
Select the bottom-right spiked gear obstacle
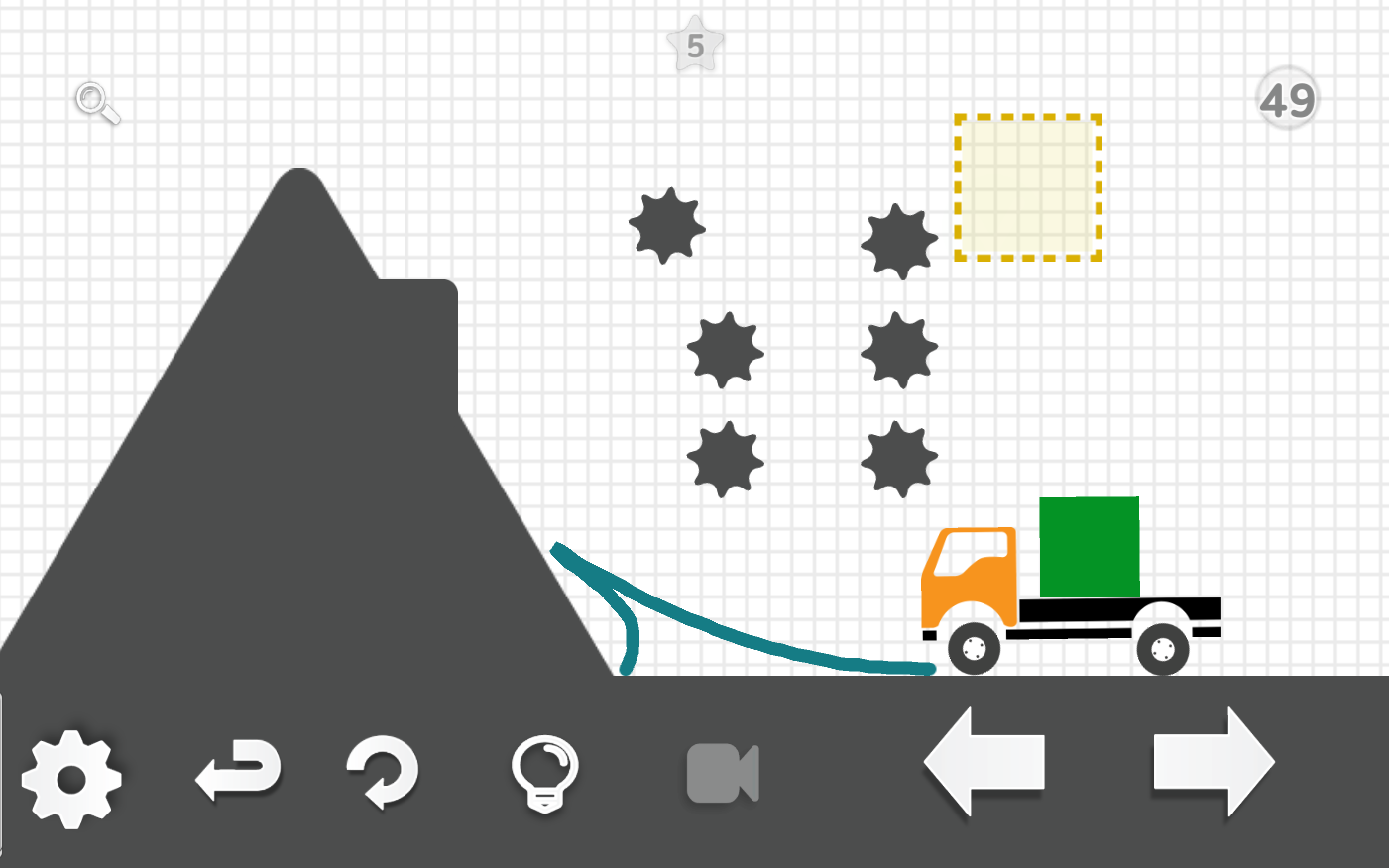coord(900,459)
